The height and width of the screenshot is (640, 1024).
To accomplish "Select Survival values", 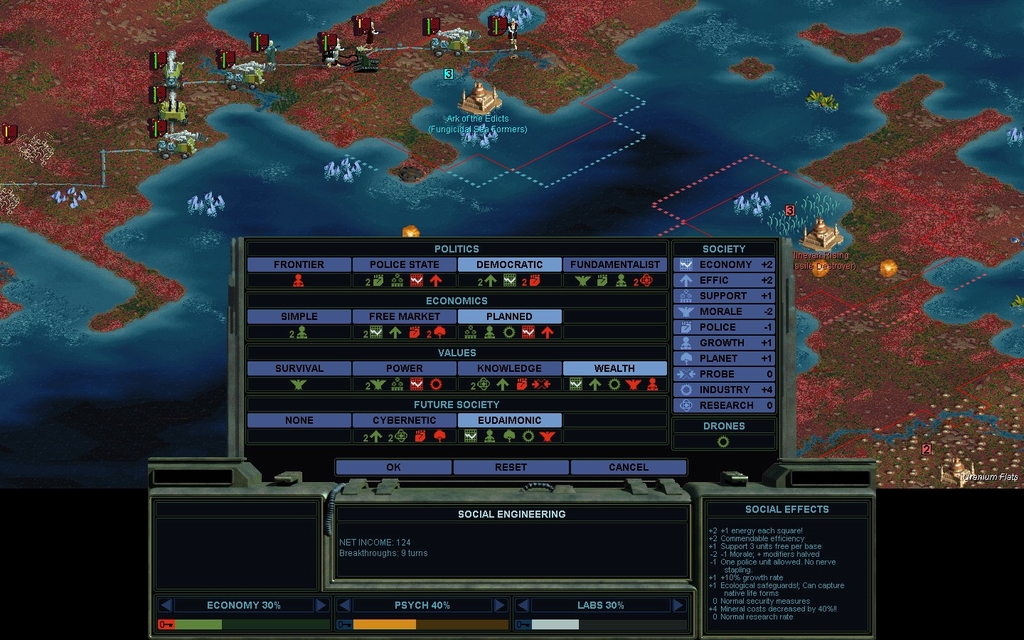I will point(299,369).
